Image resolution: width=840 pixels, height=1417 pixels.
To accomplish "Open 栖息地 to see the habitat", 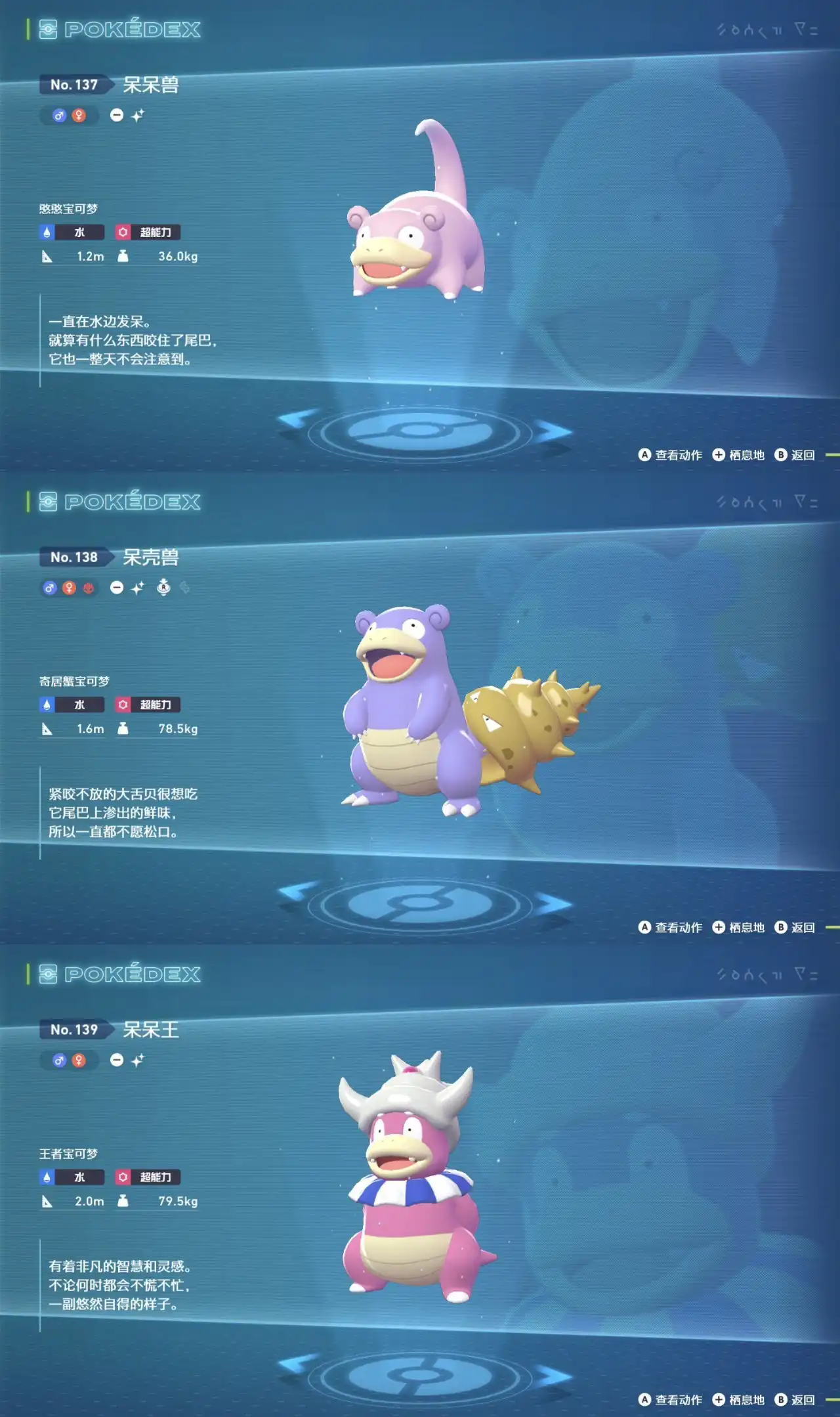I will [738, 454].
